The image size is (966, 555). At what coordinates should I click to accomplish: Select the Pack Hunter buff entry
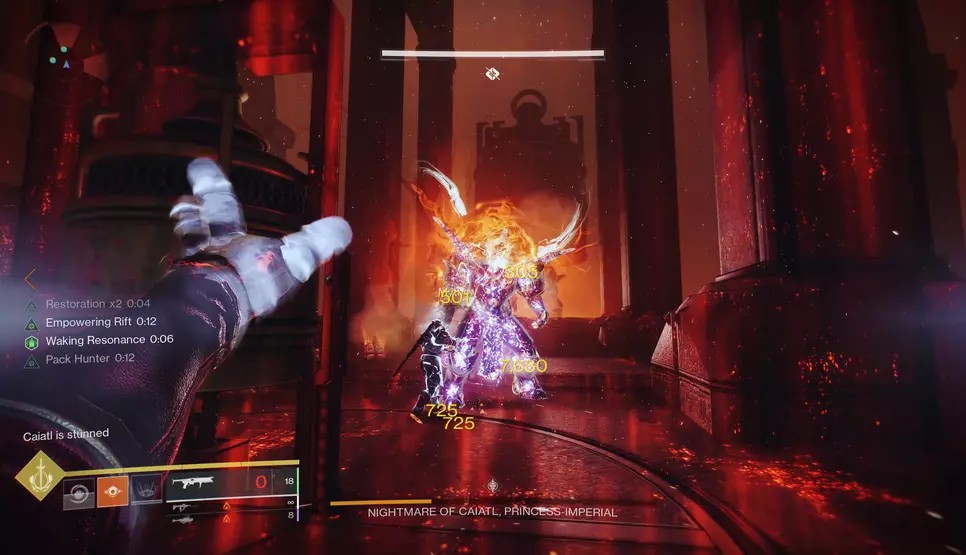point(90,358)
